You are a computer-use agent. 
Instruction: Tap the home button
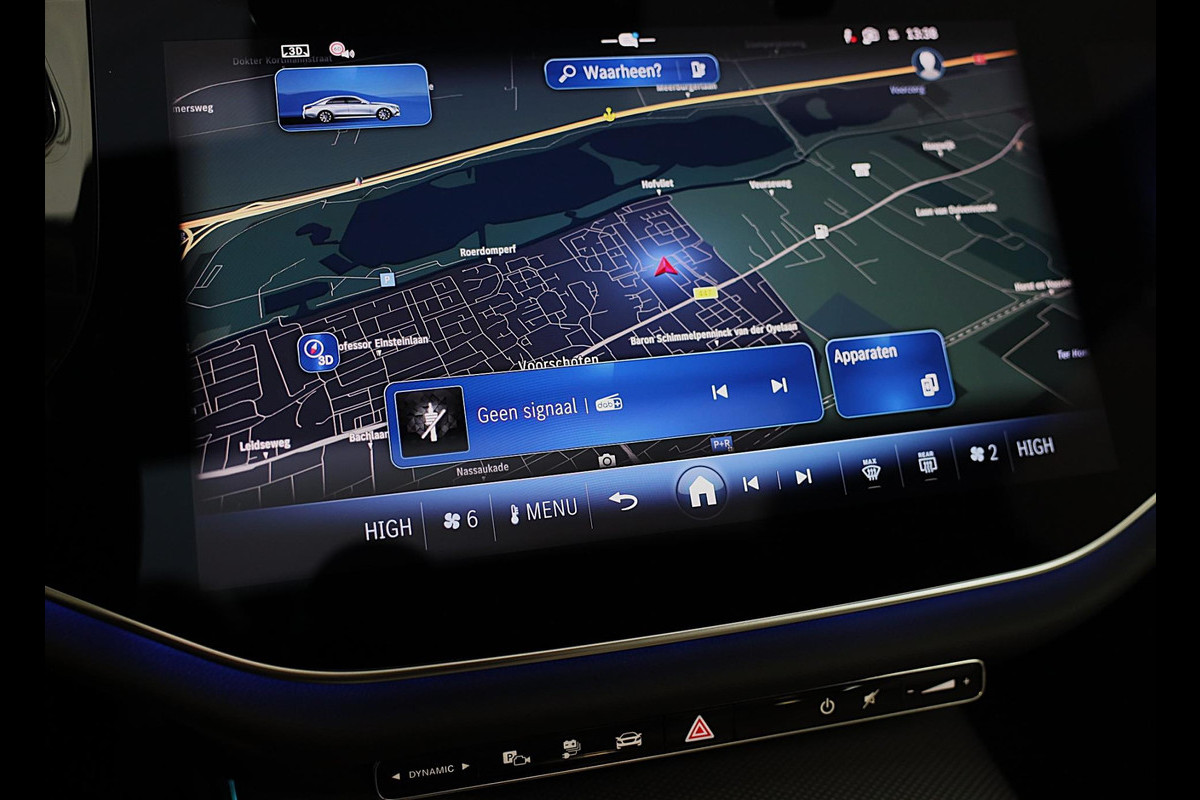(x=701, y=490)
